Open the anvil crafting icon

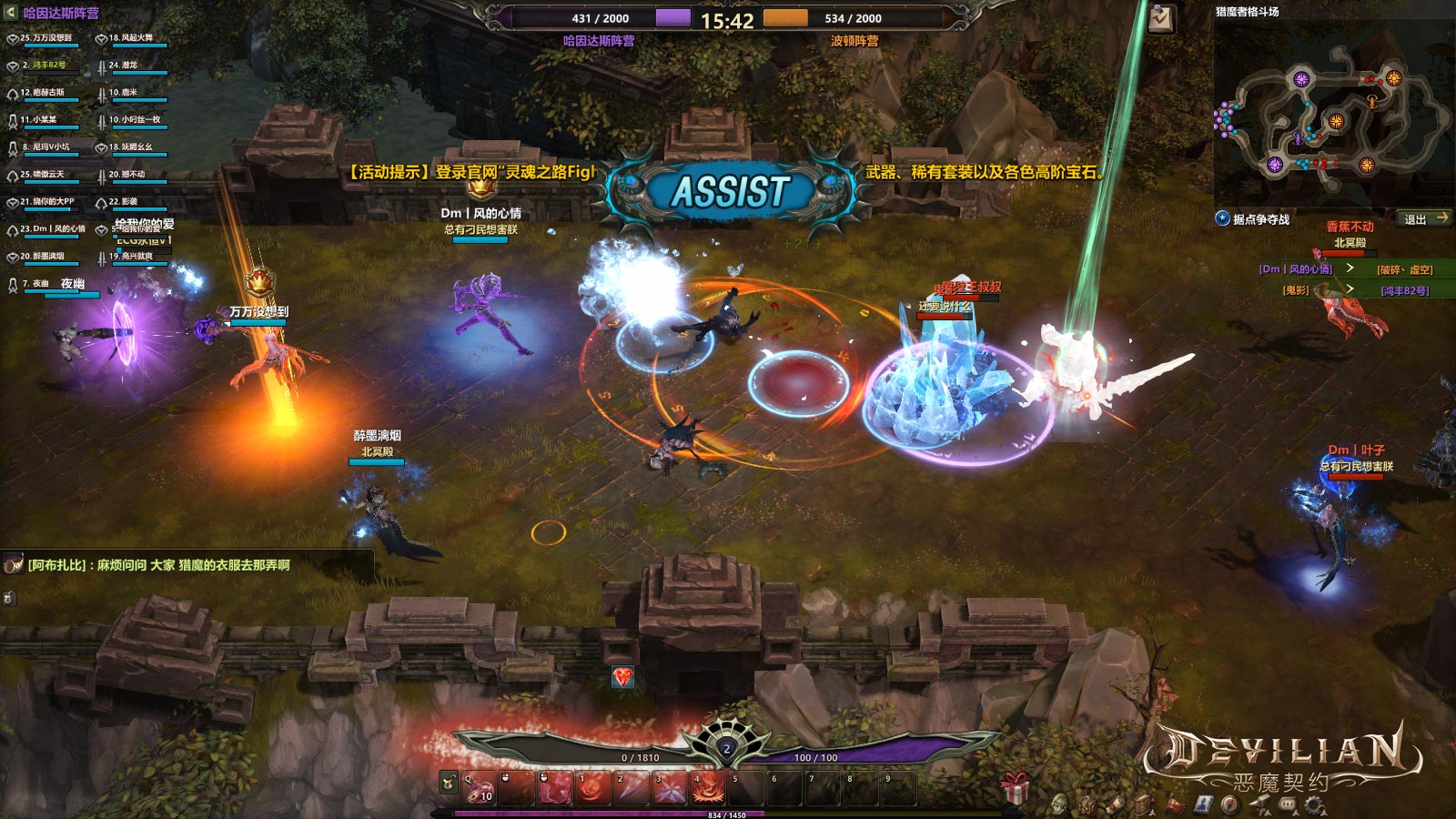1260,805
